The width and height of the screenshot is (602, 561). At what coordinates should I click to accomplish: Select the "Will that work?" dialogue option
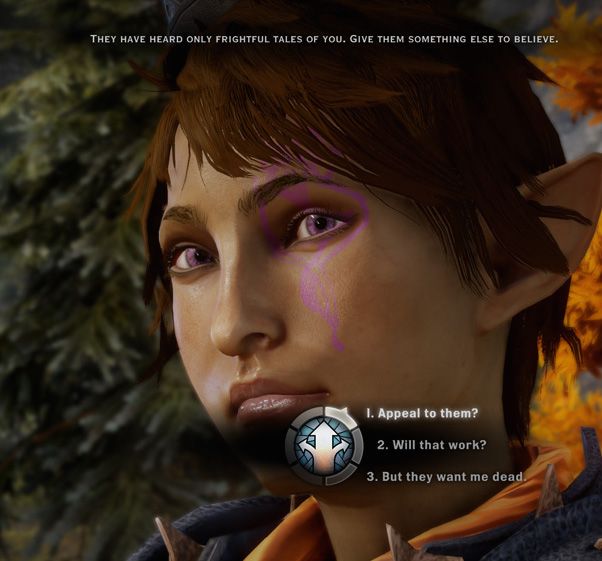click(x=431, y=445)
